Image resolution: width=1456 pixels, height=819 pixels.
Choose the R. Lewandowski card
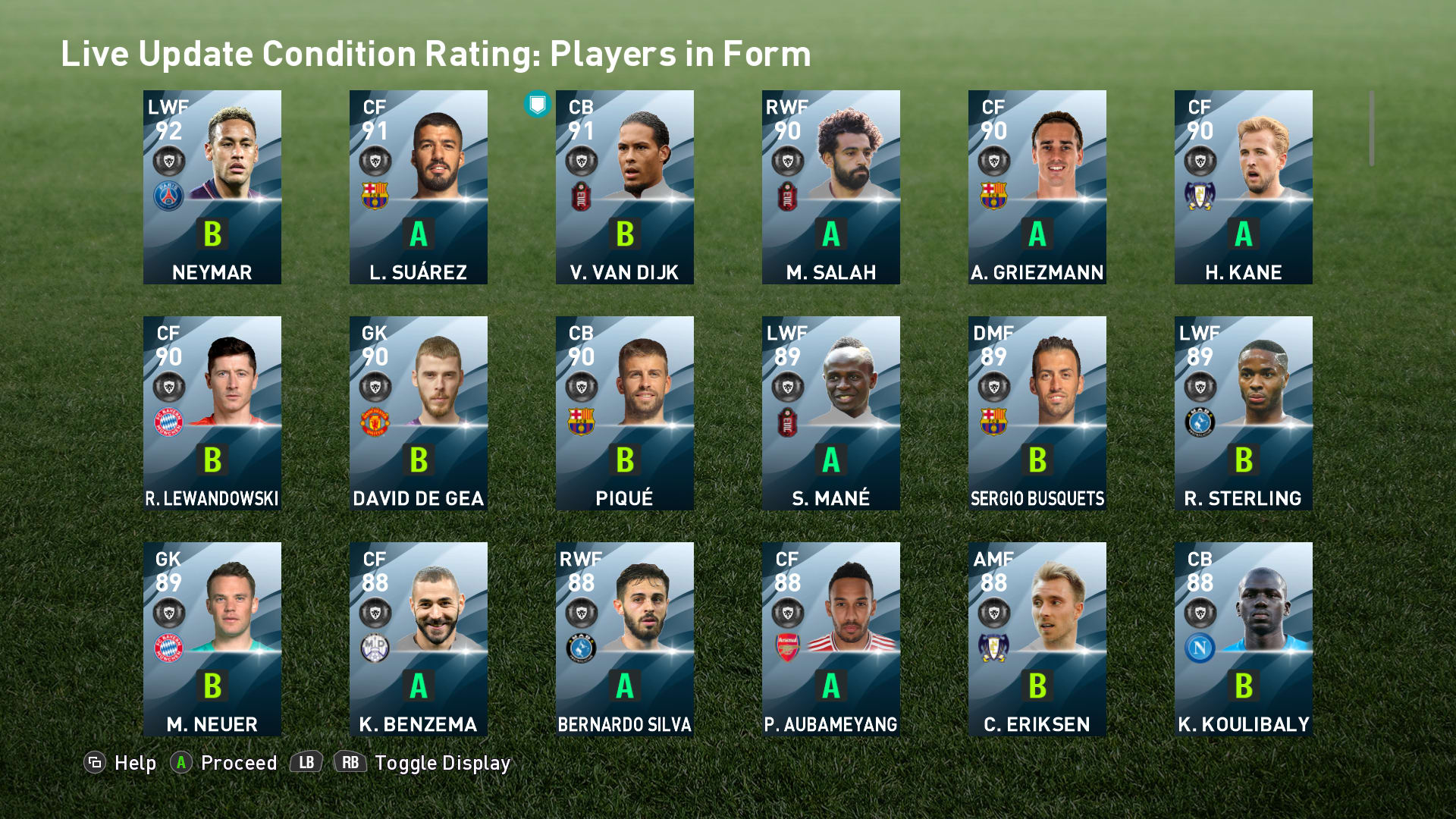212,413
